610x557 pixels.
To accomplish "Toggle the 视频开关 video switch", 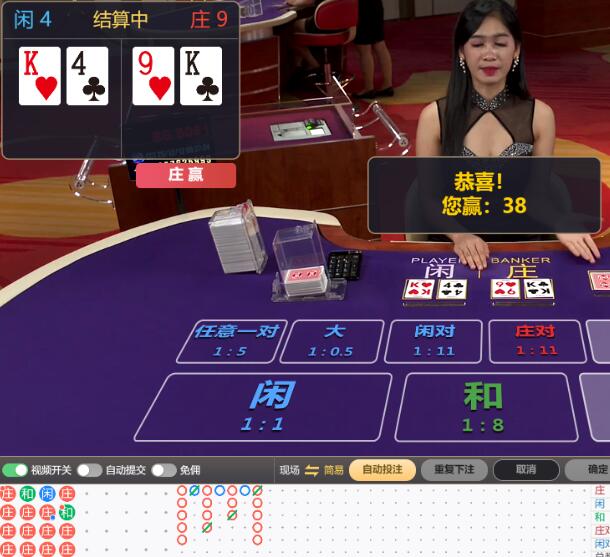I will coord(15,470).
